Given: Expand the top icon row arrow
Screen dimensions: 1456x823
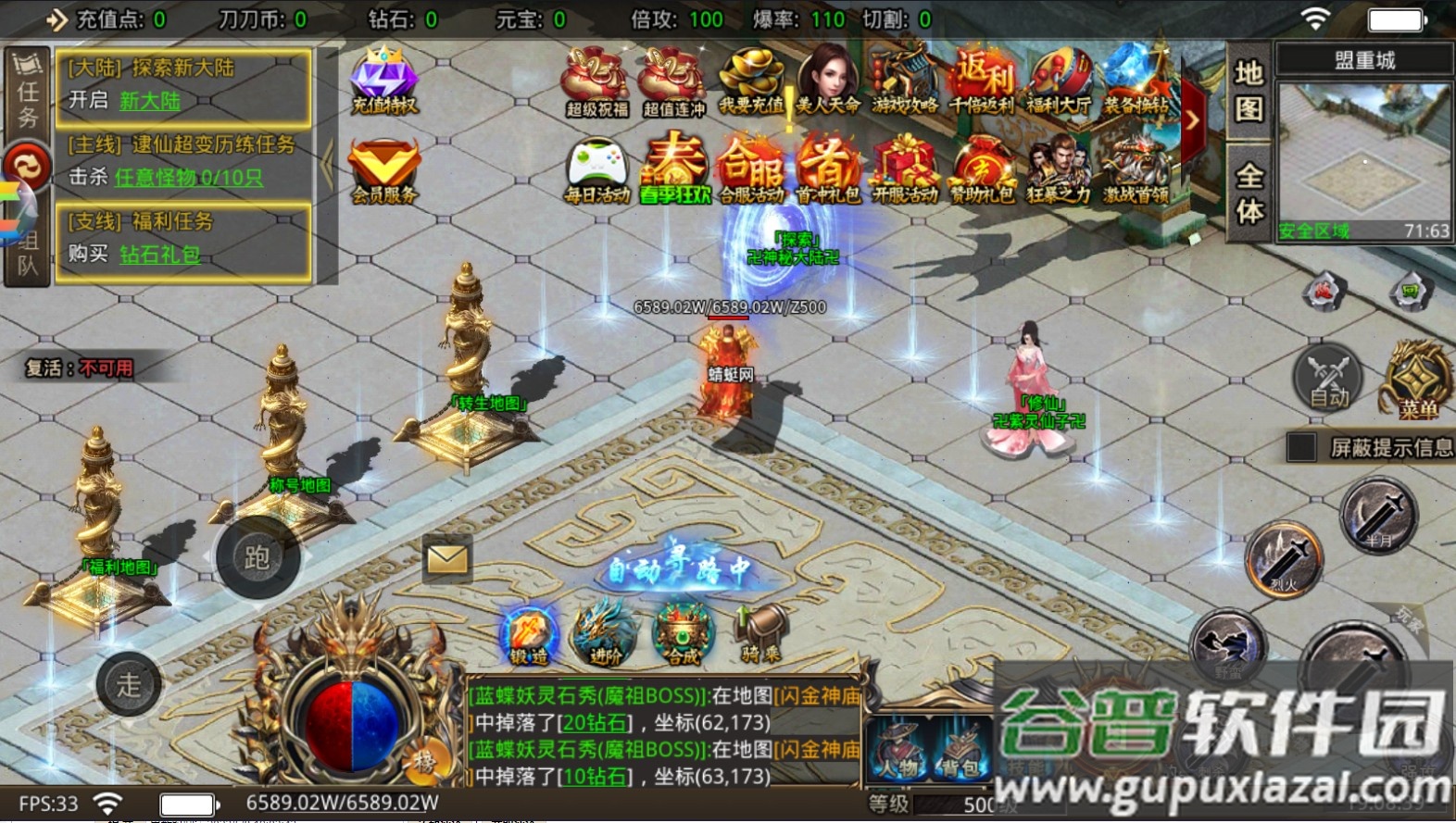Looking at the screenshot, I should pos(1193,120).
